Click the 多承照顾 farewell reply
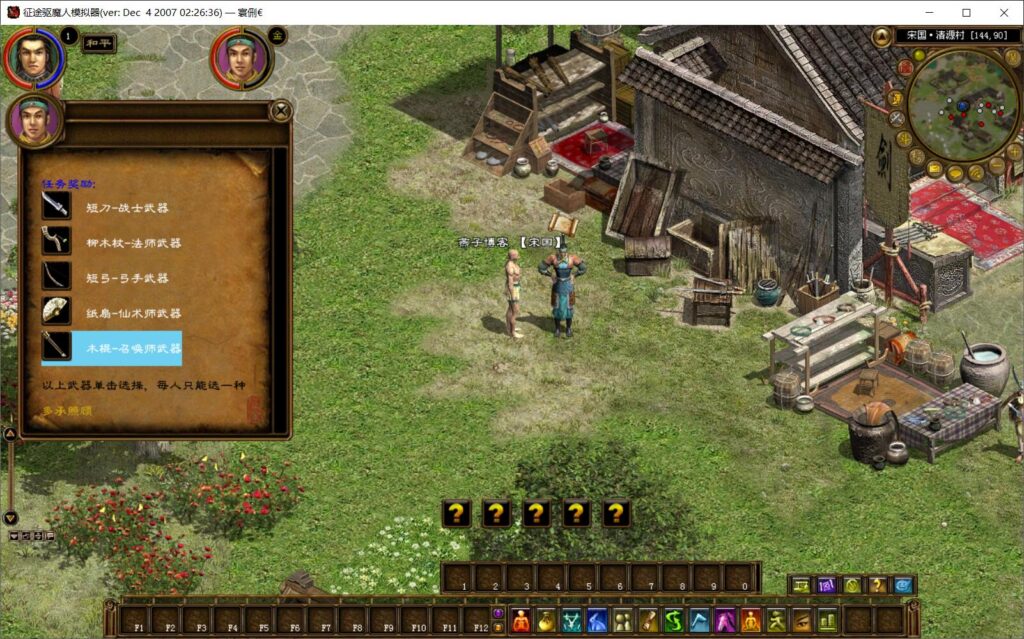The image size is (1024, 639). (x=68, y=410)
